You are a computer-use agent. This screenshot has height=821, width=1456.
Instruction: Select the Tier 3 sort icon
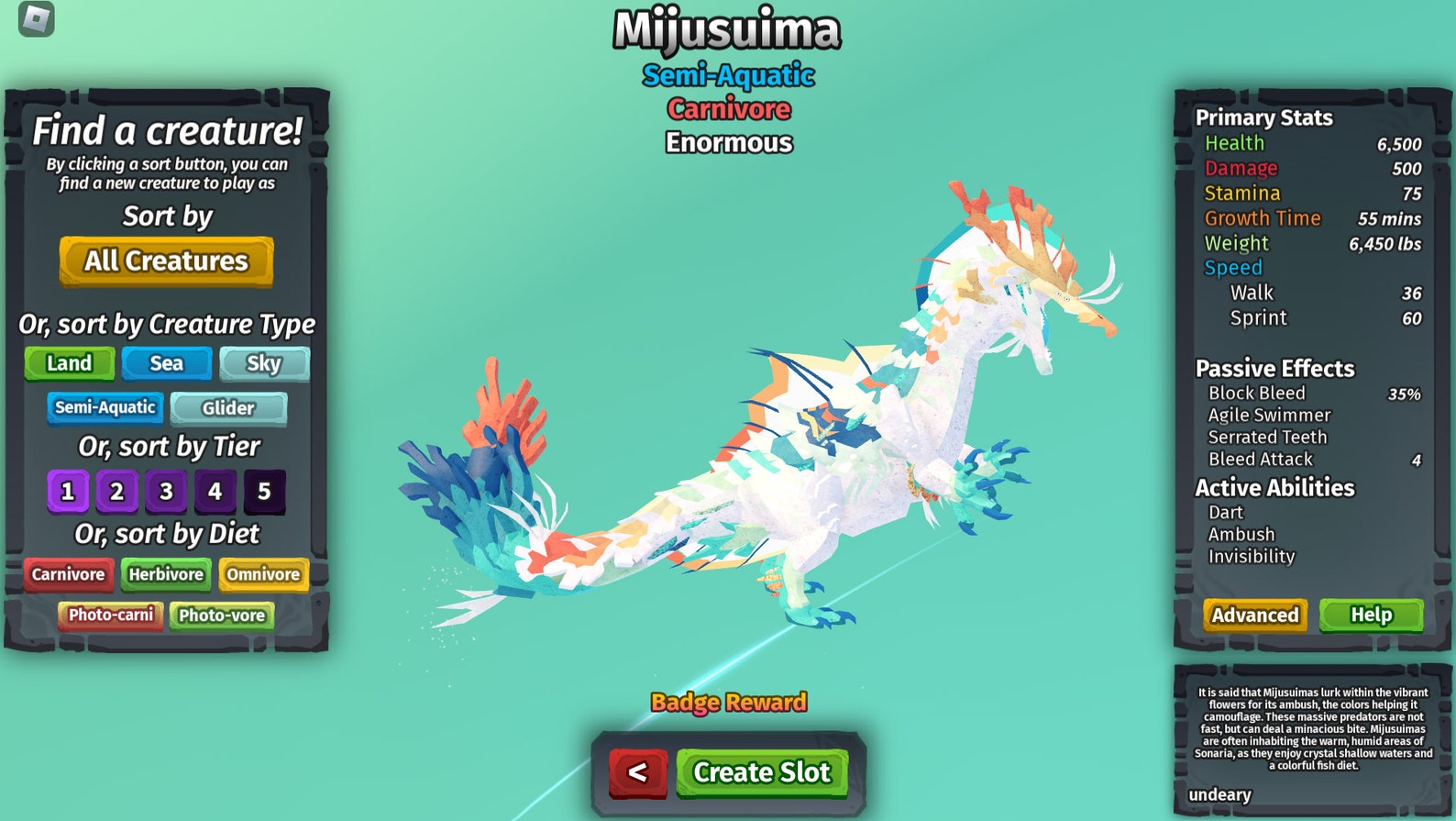click(x=165, y=491)
